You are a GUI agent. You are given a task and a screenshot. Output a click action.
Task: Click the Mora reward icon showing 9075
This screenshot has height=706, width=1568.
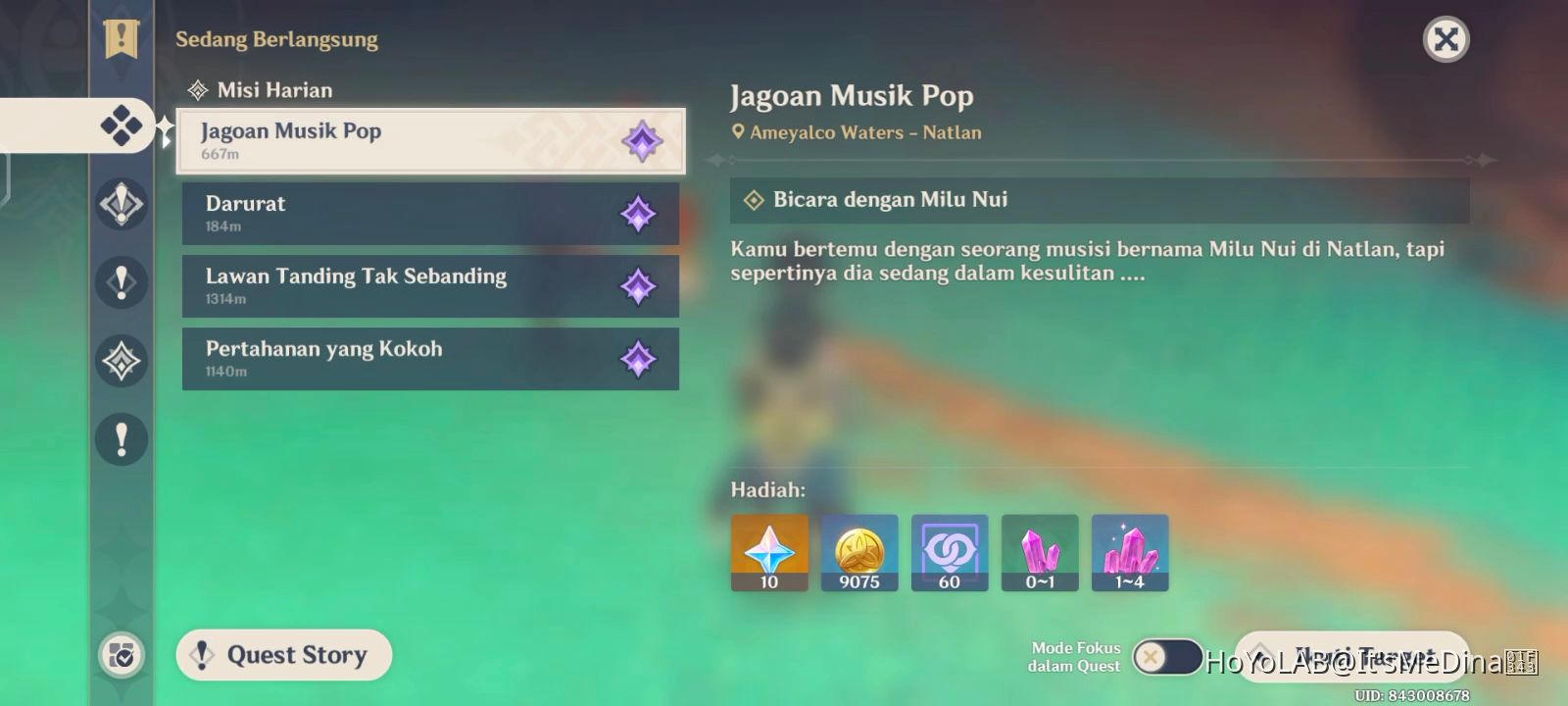point(858,552)
